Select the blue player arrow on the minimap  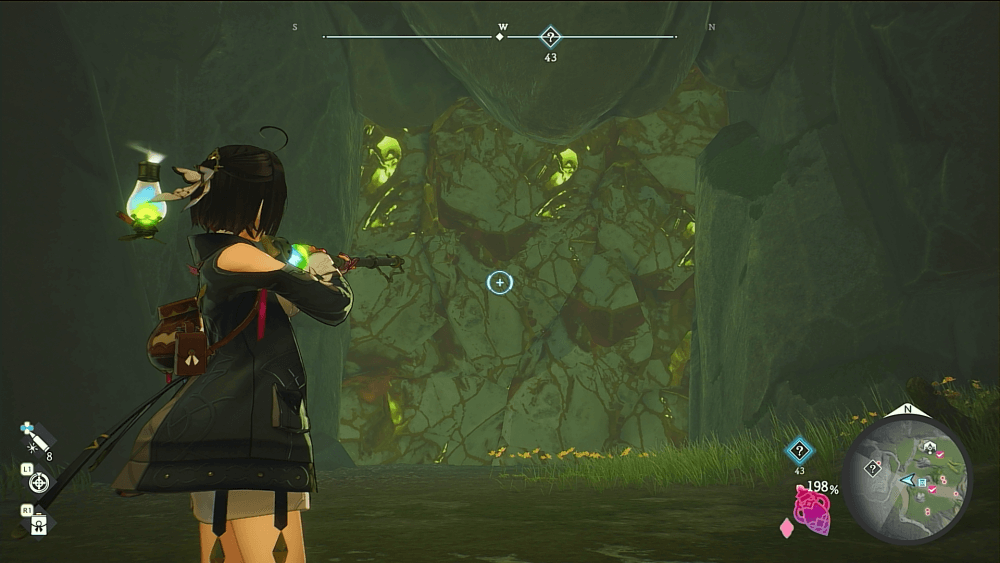pos(906,481)
